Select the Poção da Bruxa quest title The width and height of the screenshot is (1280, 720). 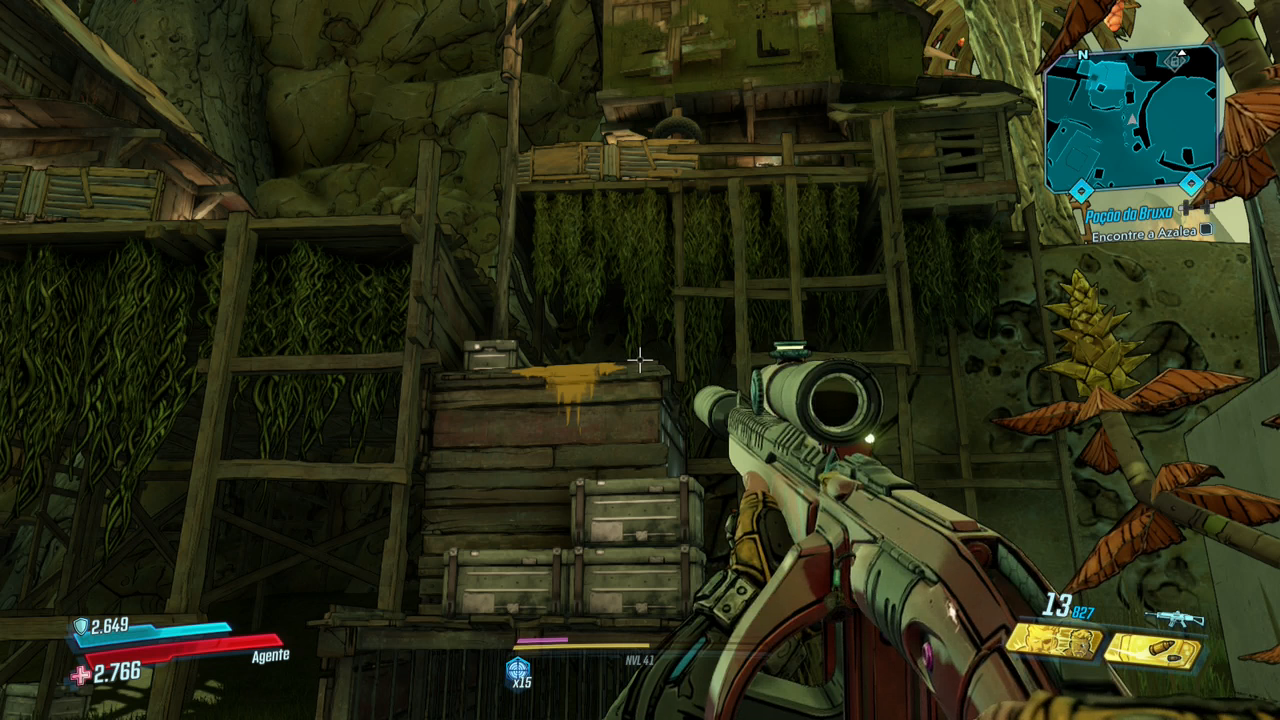point(1130,215)
